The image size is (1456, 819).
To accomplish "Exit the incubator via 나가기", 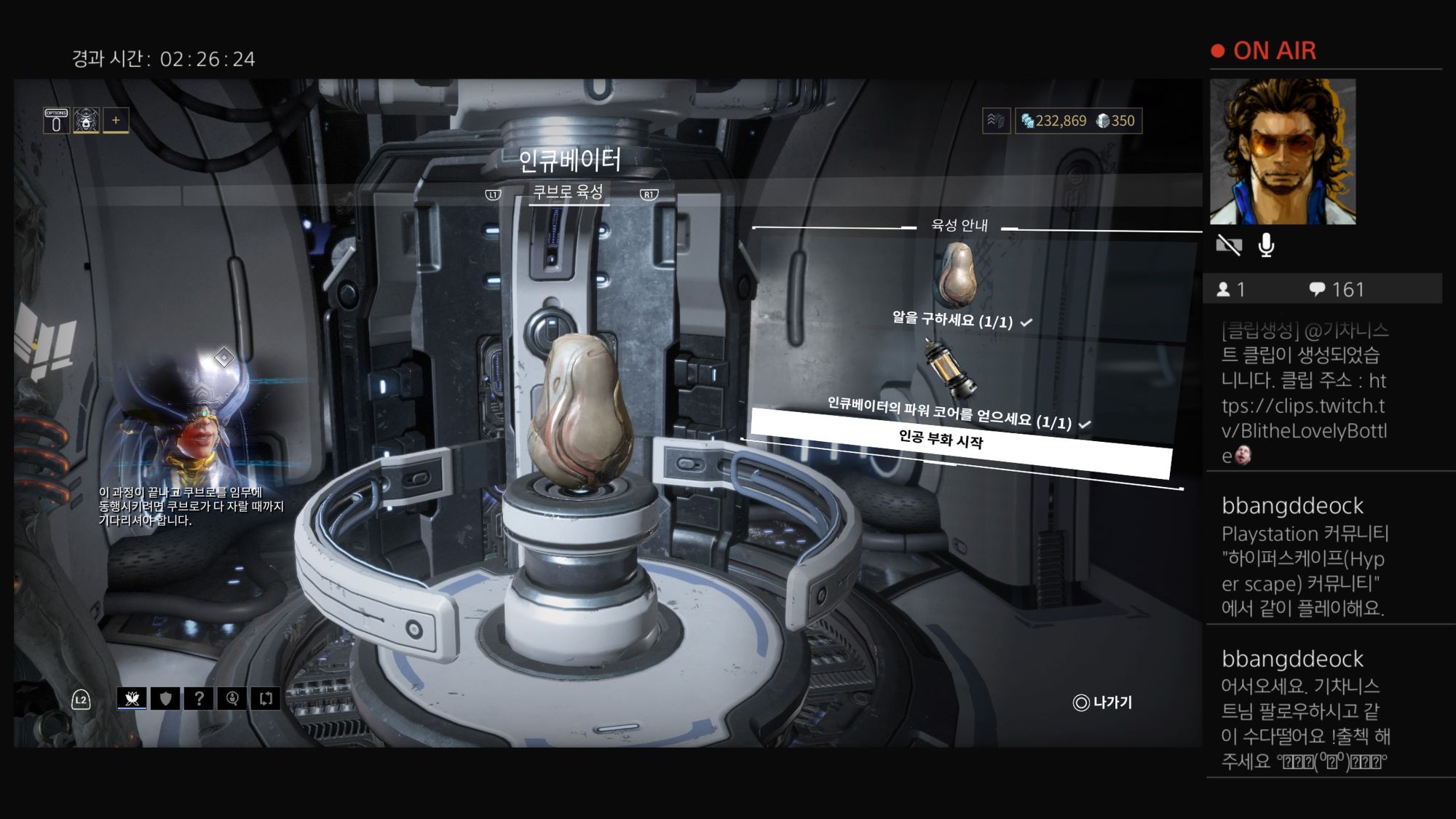I will point(1103,703).
